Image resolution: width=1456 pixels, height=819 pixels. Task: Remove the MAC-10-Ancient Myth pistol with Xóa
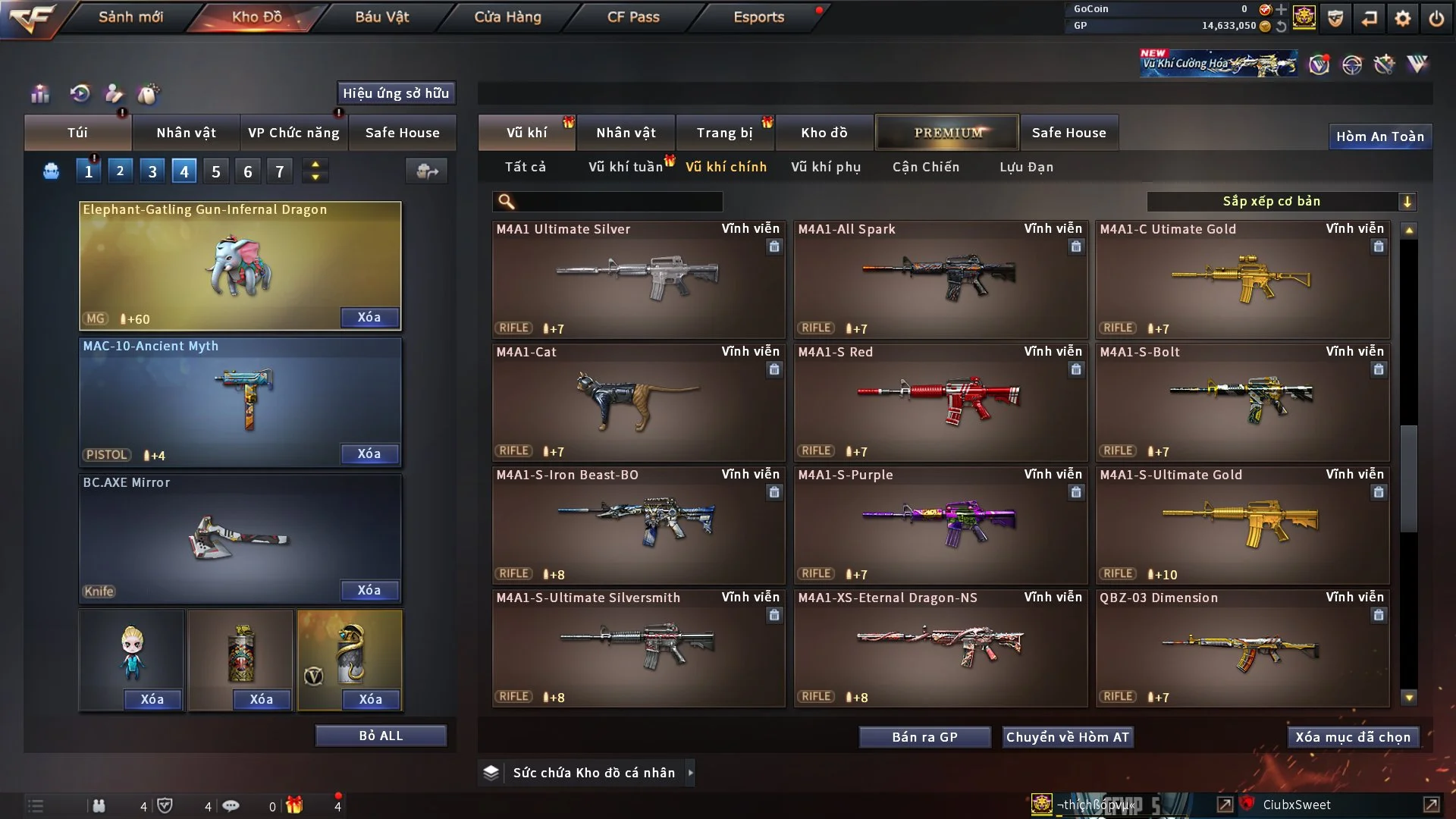click(x=369, y=453)
